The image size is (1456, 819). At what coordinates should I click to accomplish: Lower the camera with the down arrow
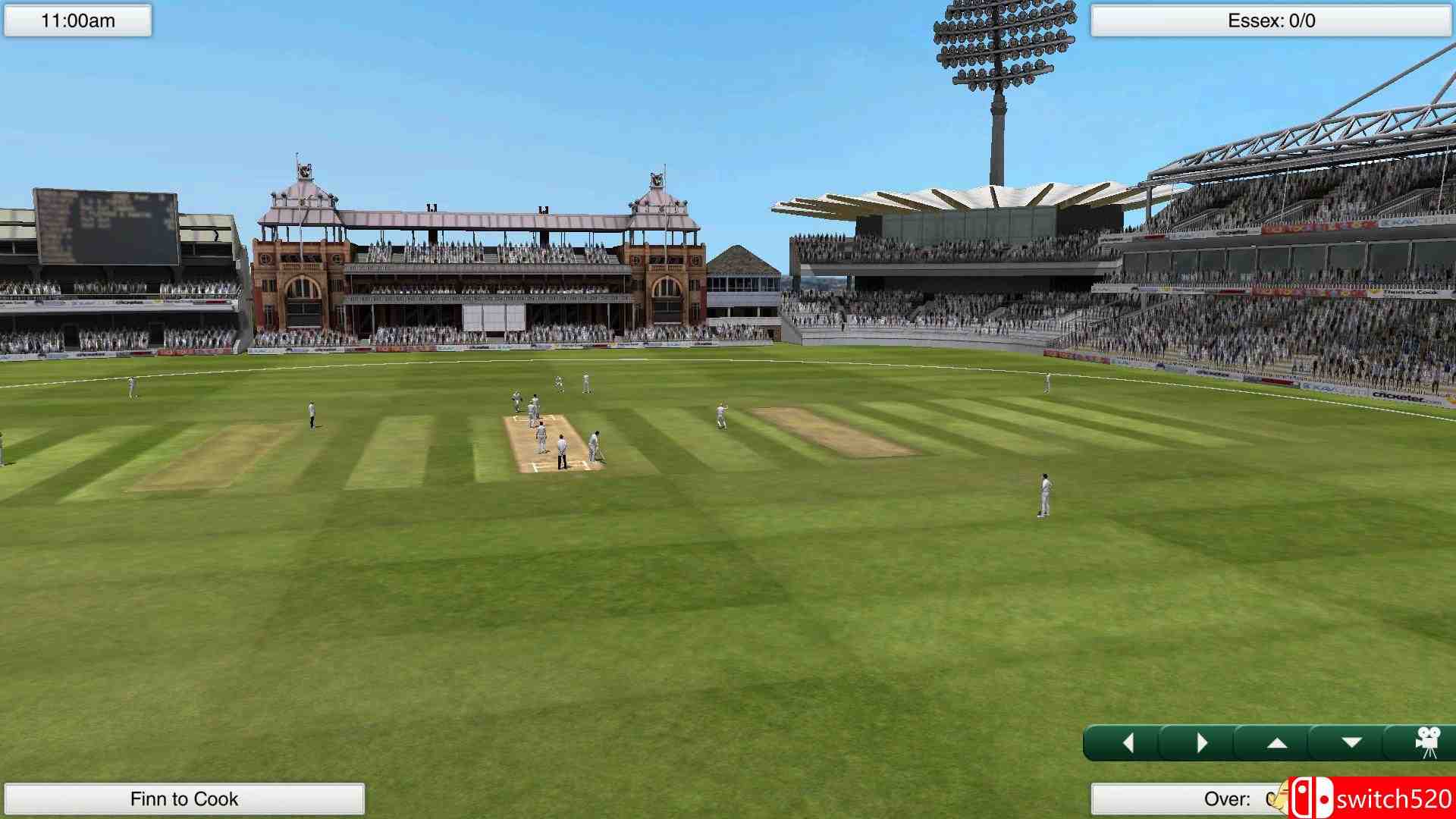[1351, 743]
